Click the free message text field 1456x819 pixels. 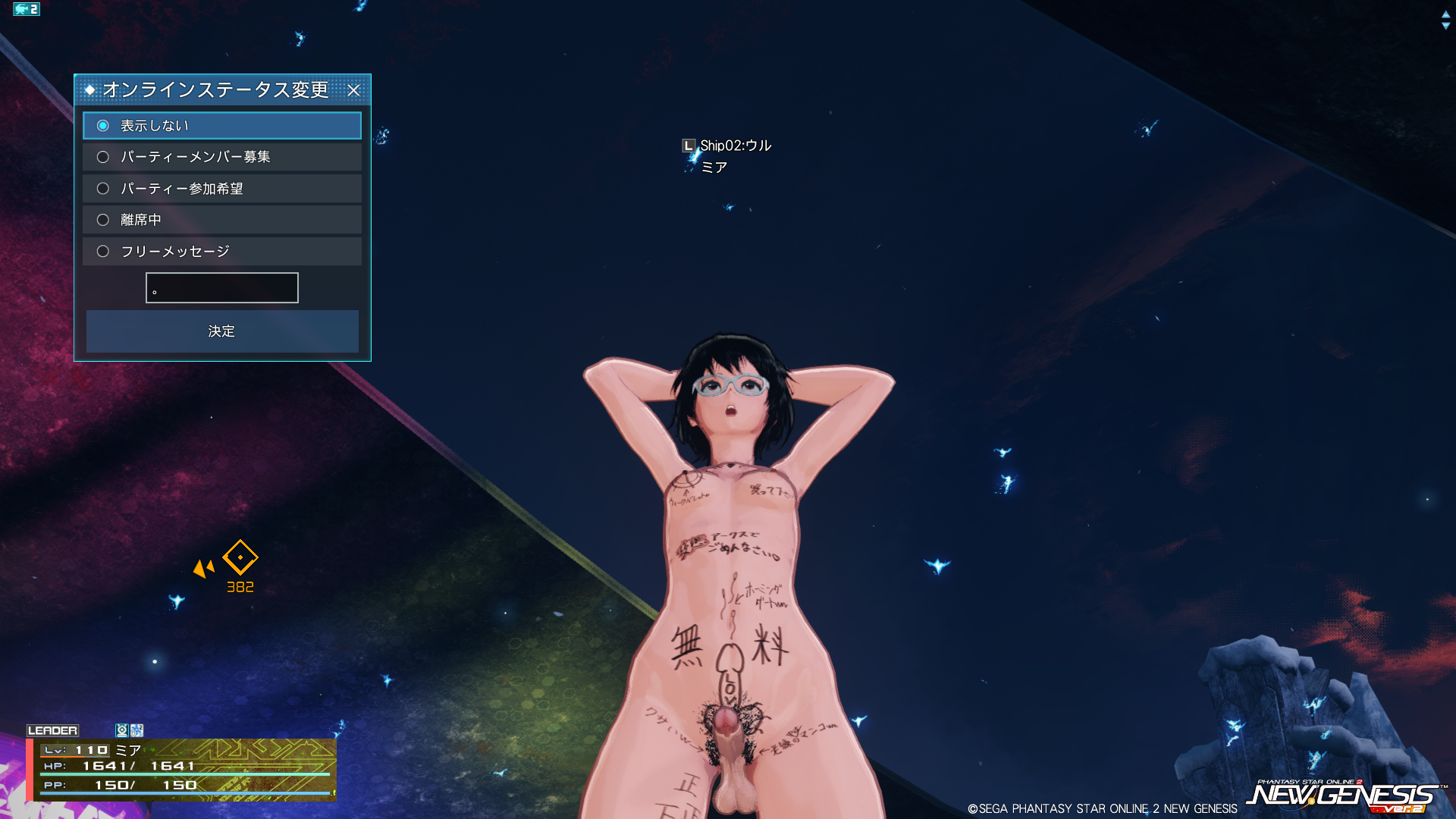tap(222, 288)
